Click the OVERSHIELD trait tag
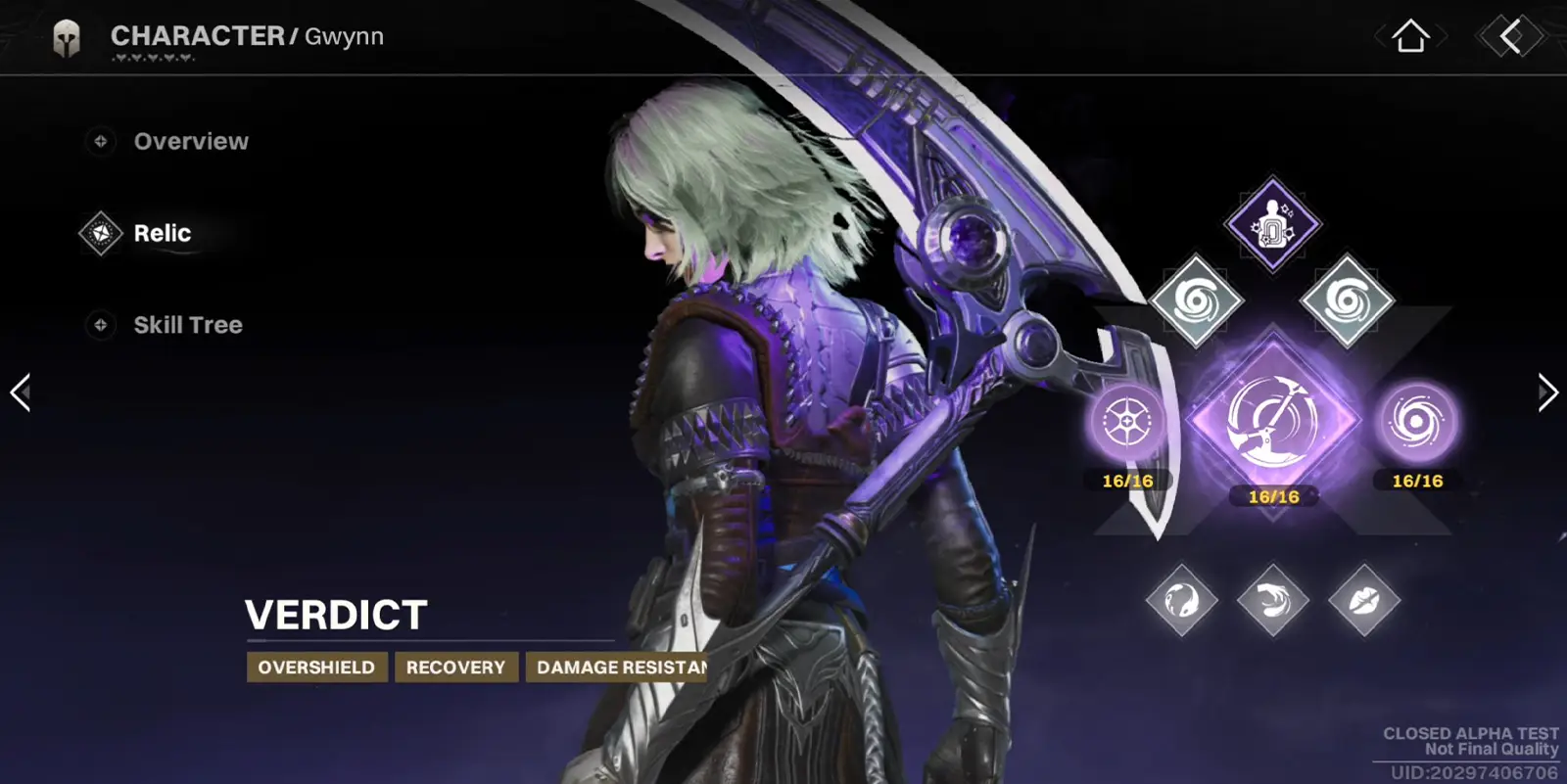The height and width of the screenshot is (784, 1567). pos(316,667)
